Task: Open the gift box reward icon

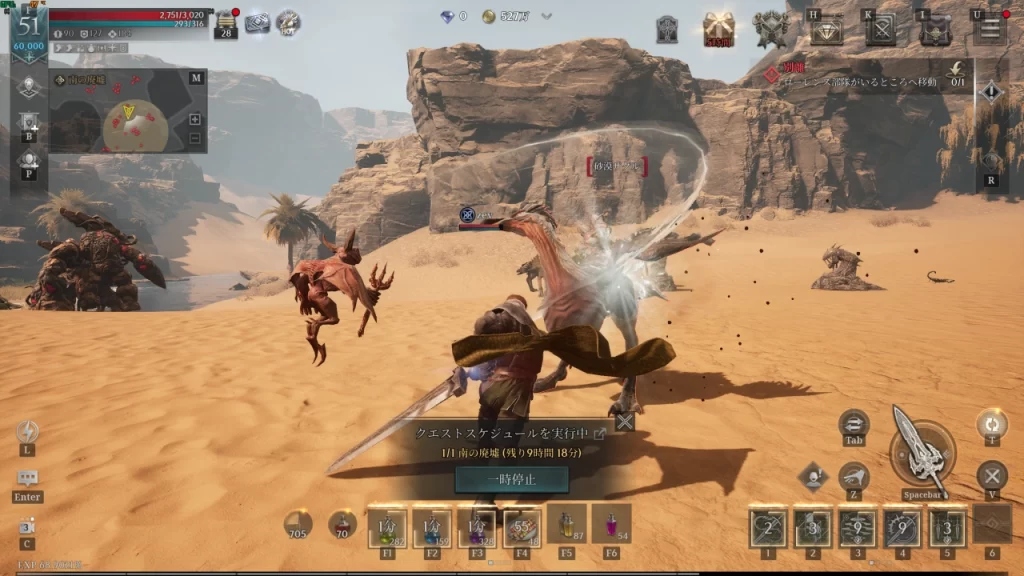Action: pos(719,28)
